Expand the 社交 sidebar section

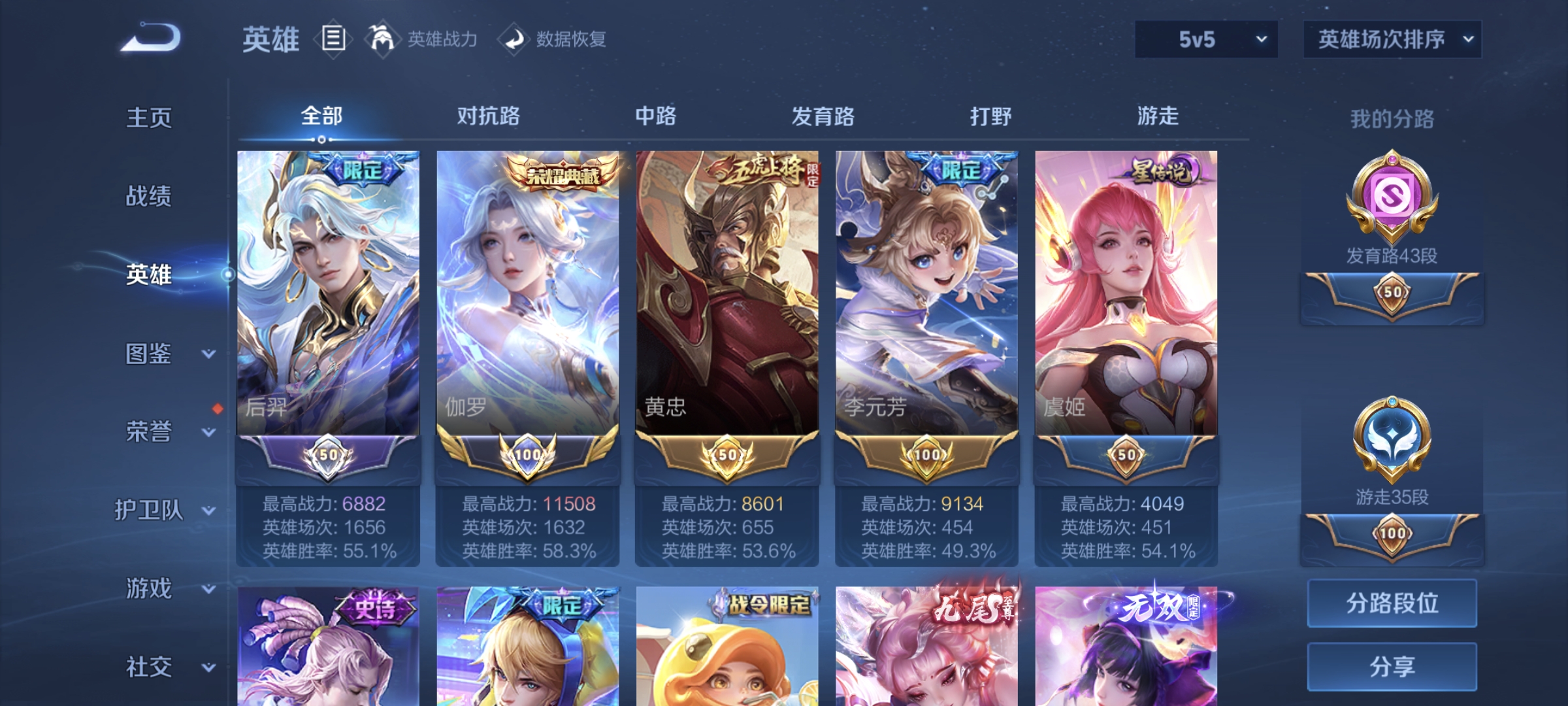150,667
